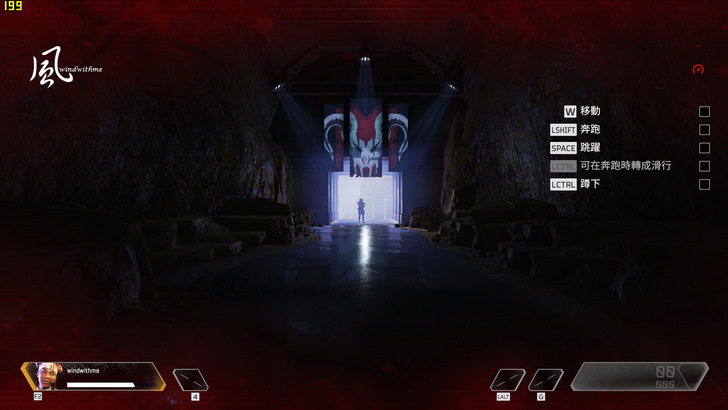
Task: Click the healing item slot beside the portrait
Action: point(189,379)
